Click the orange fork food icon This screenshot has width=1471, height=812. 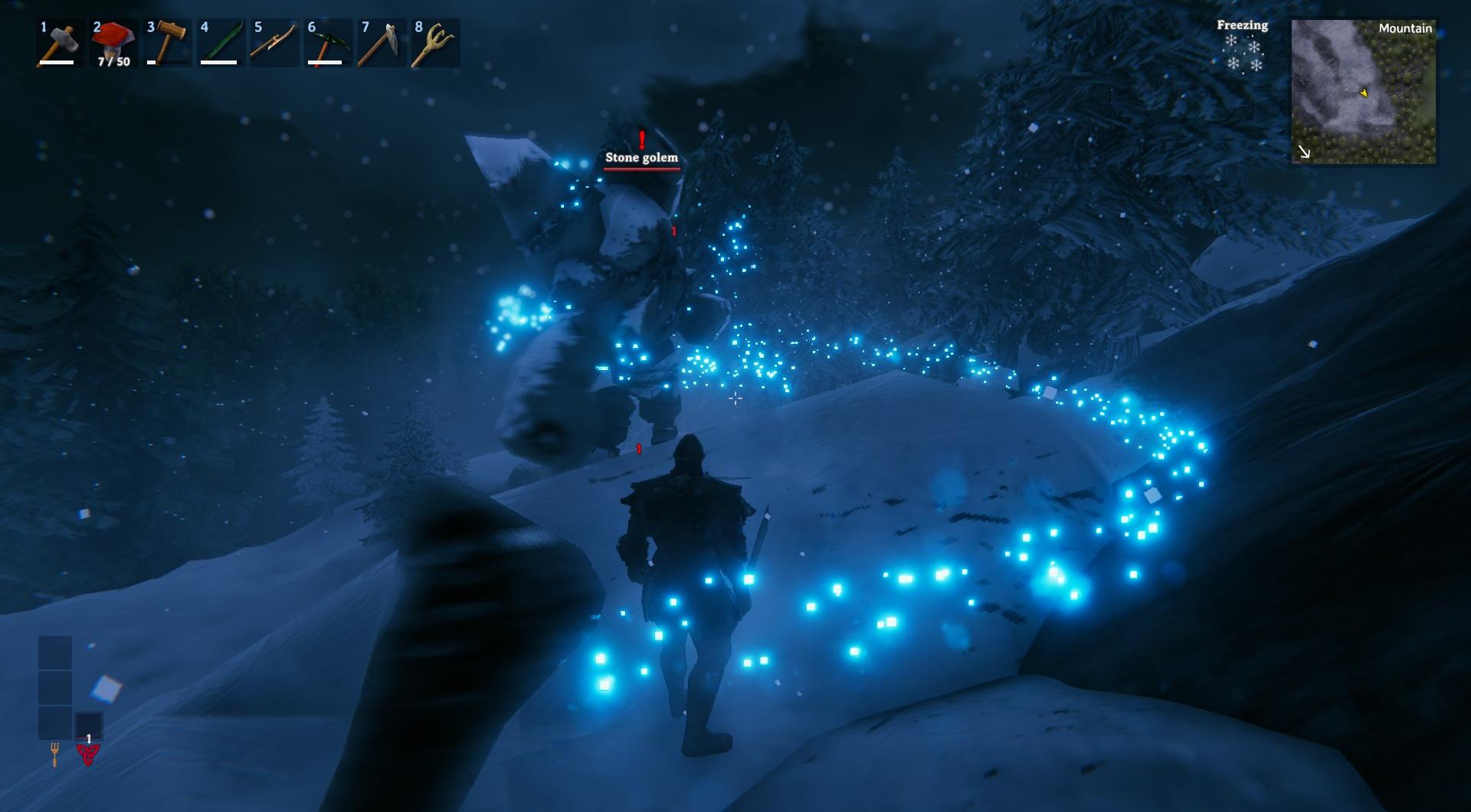point(54,755)
